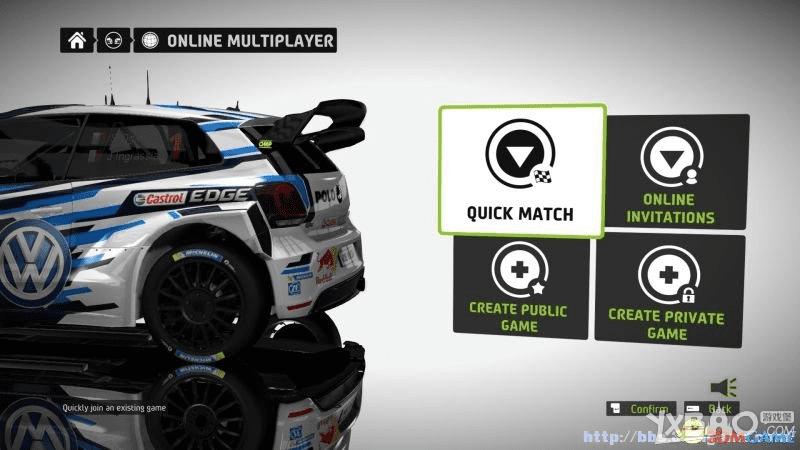Viewport: 800px width, 450px height.
Task: Open Online Invitations
Action: tap(678, 171)
